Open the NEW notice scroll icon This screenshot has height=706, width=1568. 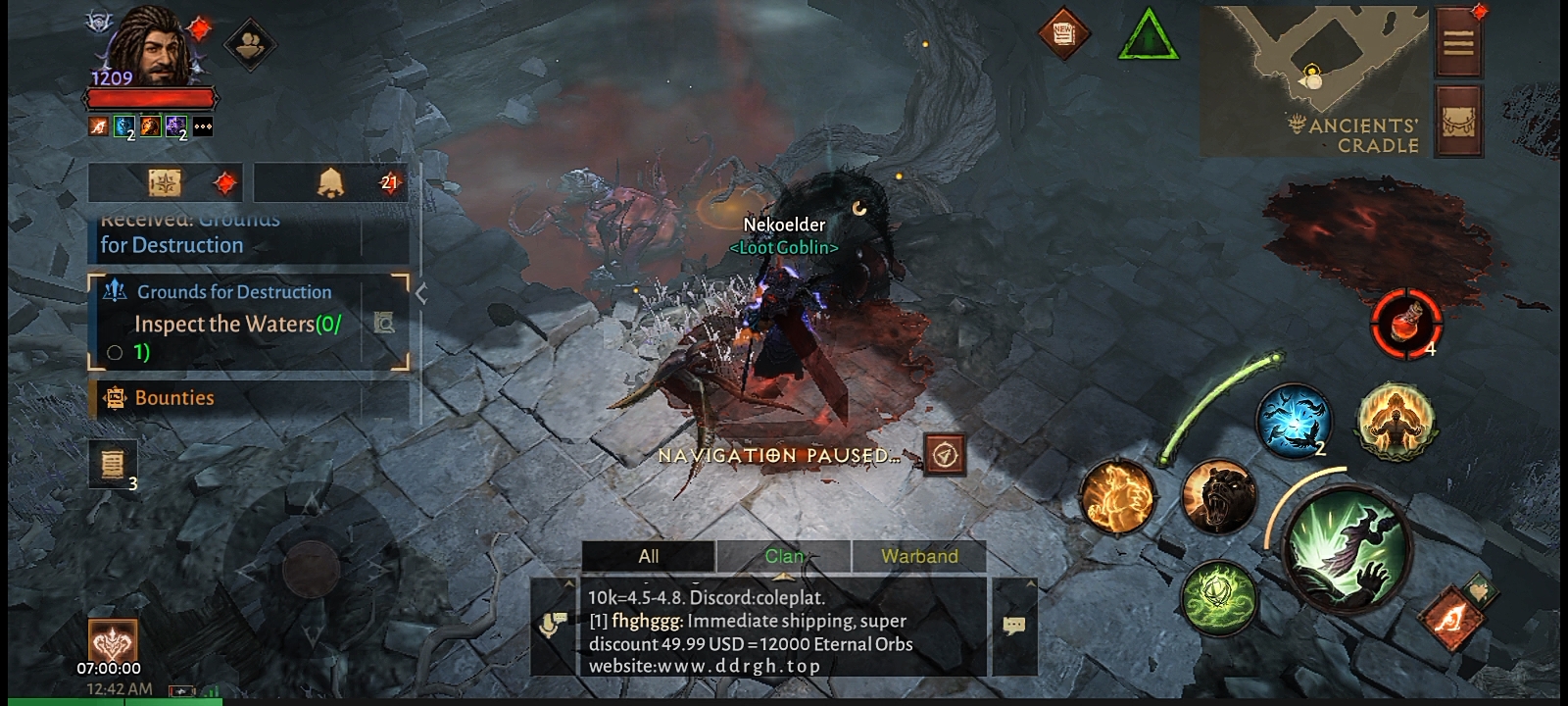click(1063, 33)
